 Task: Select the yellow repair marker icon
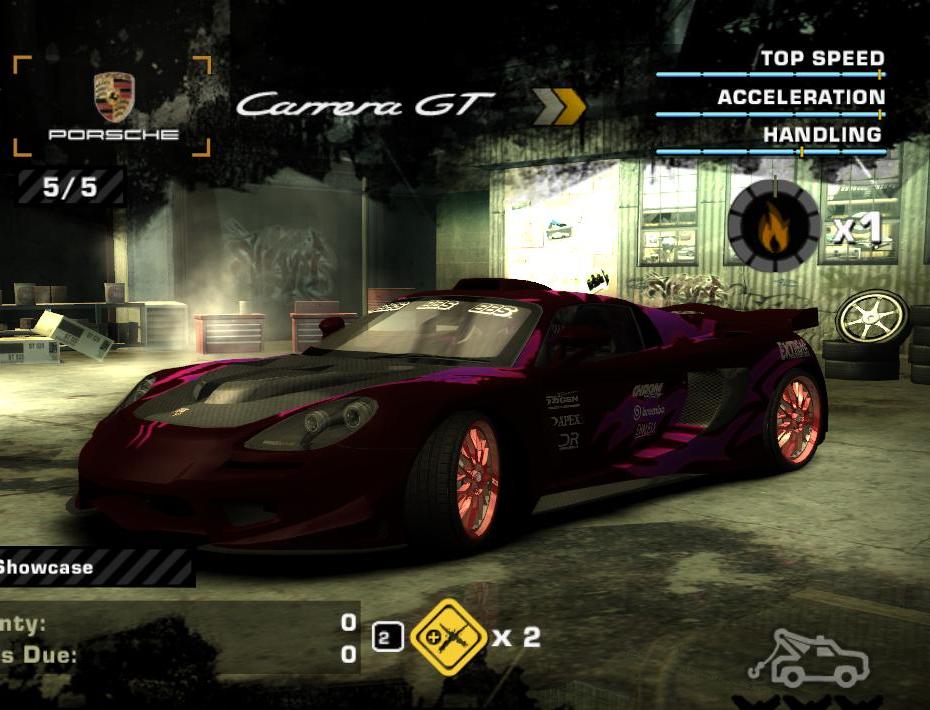point(448,636)
